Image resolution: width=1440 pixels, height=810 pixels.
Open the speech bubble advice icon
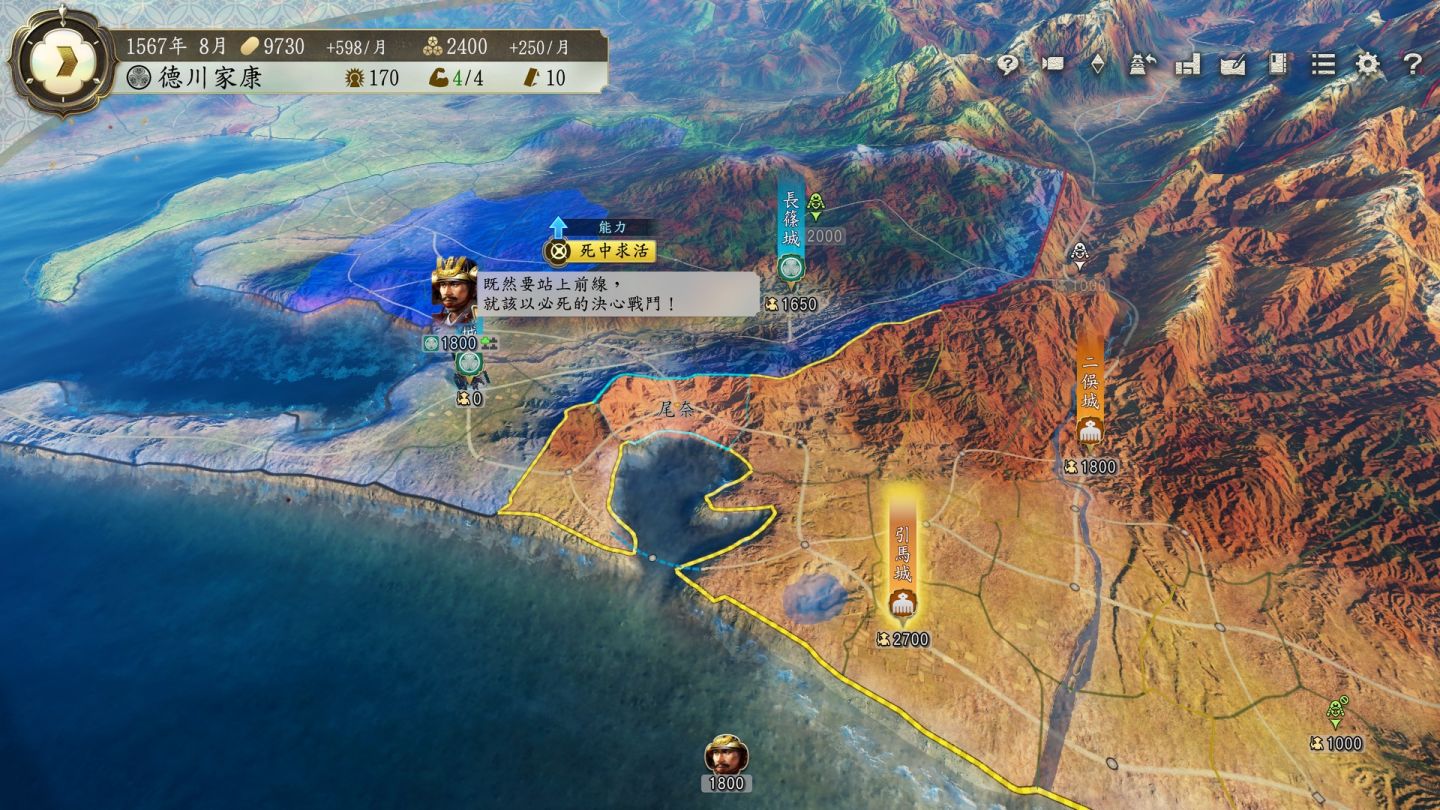1008,64
